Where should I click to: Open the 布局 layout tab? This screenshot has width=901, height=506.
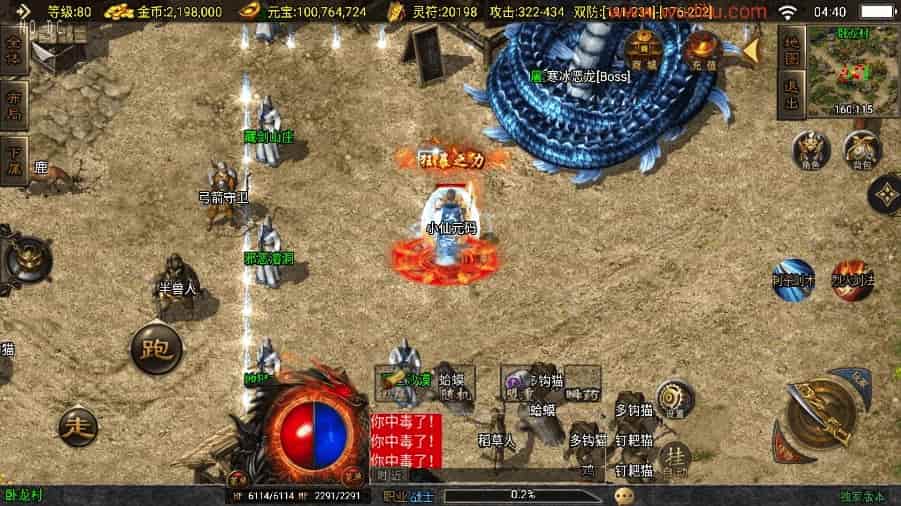tap(14, 106)
